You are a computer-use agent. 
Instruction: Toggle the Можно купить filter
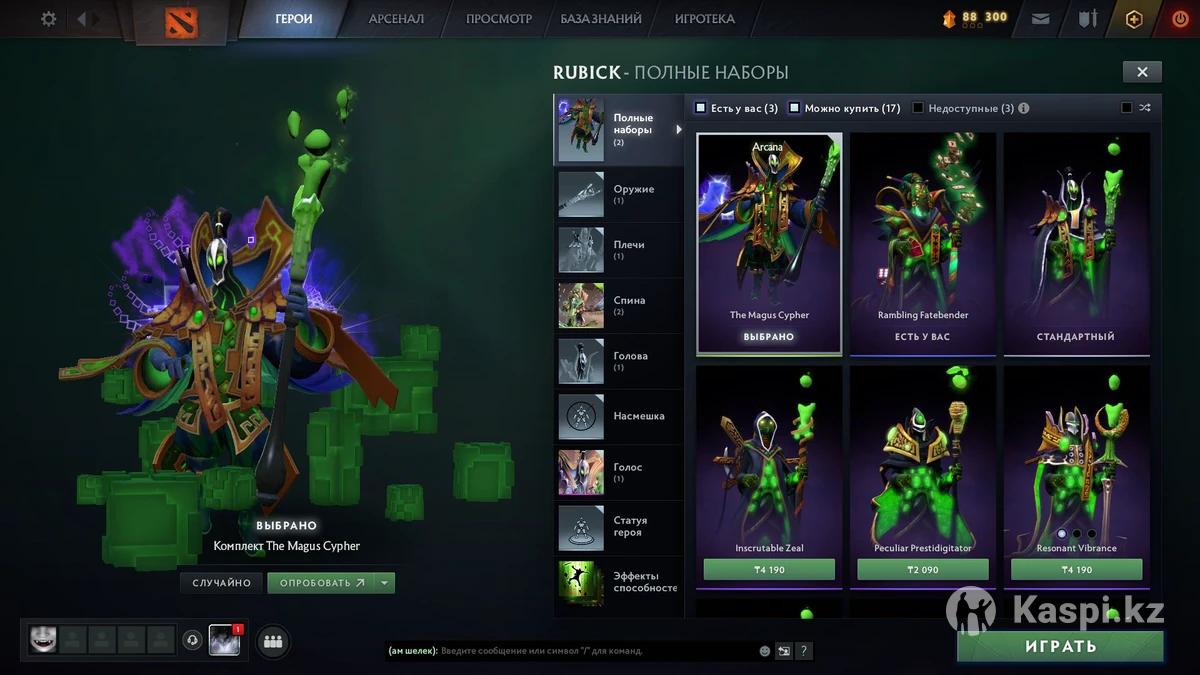795,108
